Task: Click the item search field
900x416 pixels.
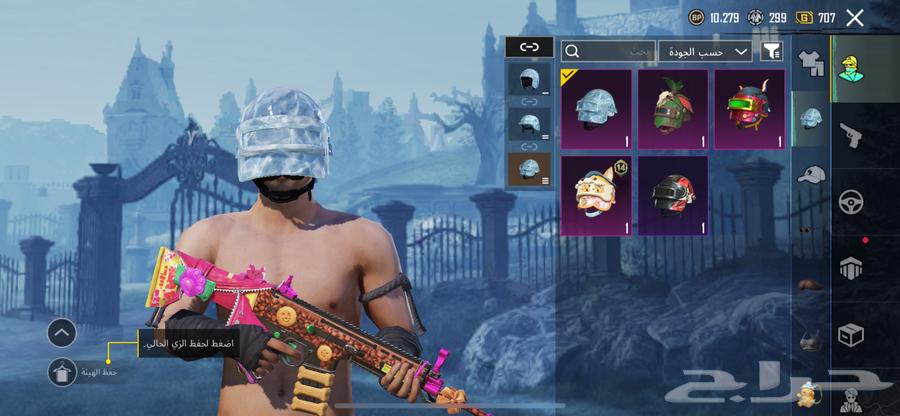Action: click(x=609, y=50)
